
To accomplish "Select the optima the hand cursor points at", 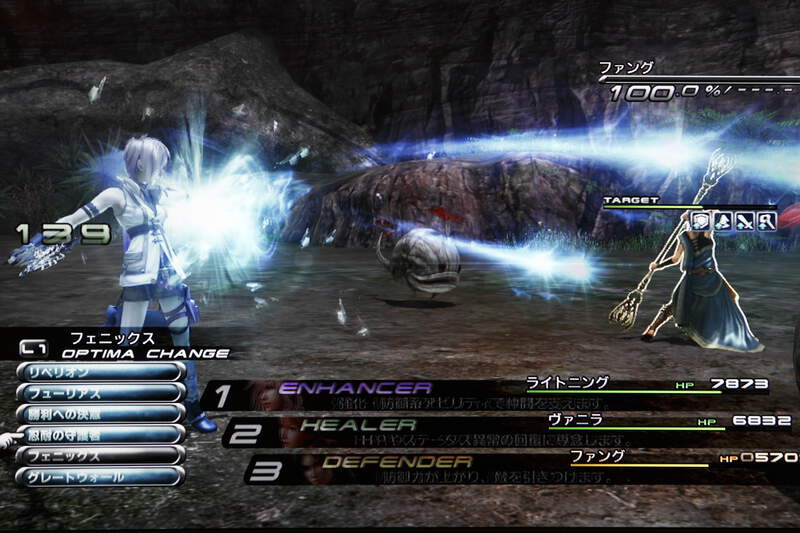I will 100,434.
